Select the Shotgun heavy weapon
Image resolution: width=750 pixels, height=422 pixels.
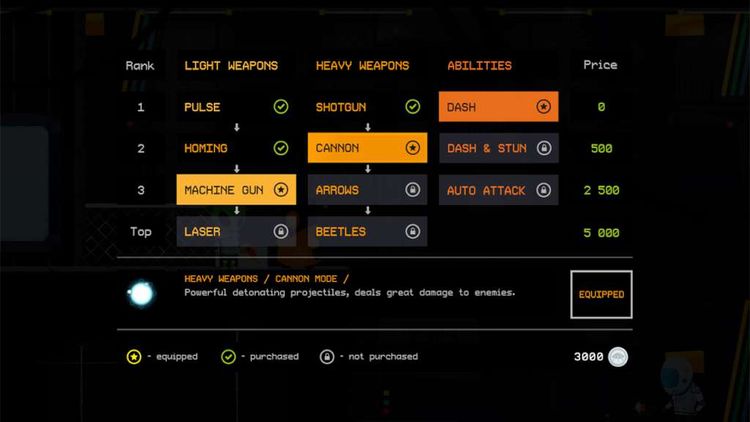pyautogui.click(x=367, y=107)
